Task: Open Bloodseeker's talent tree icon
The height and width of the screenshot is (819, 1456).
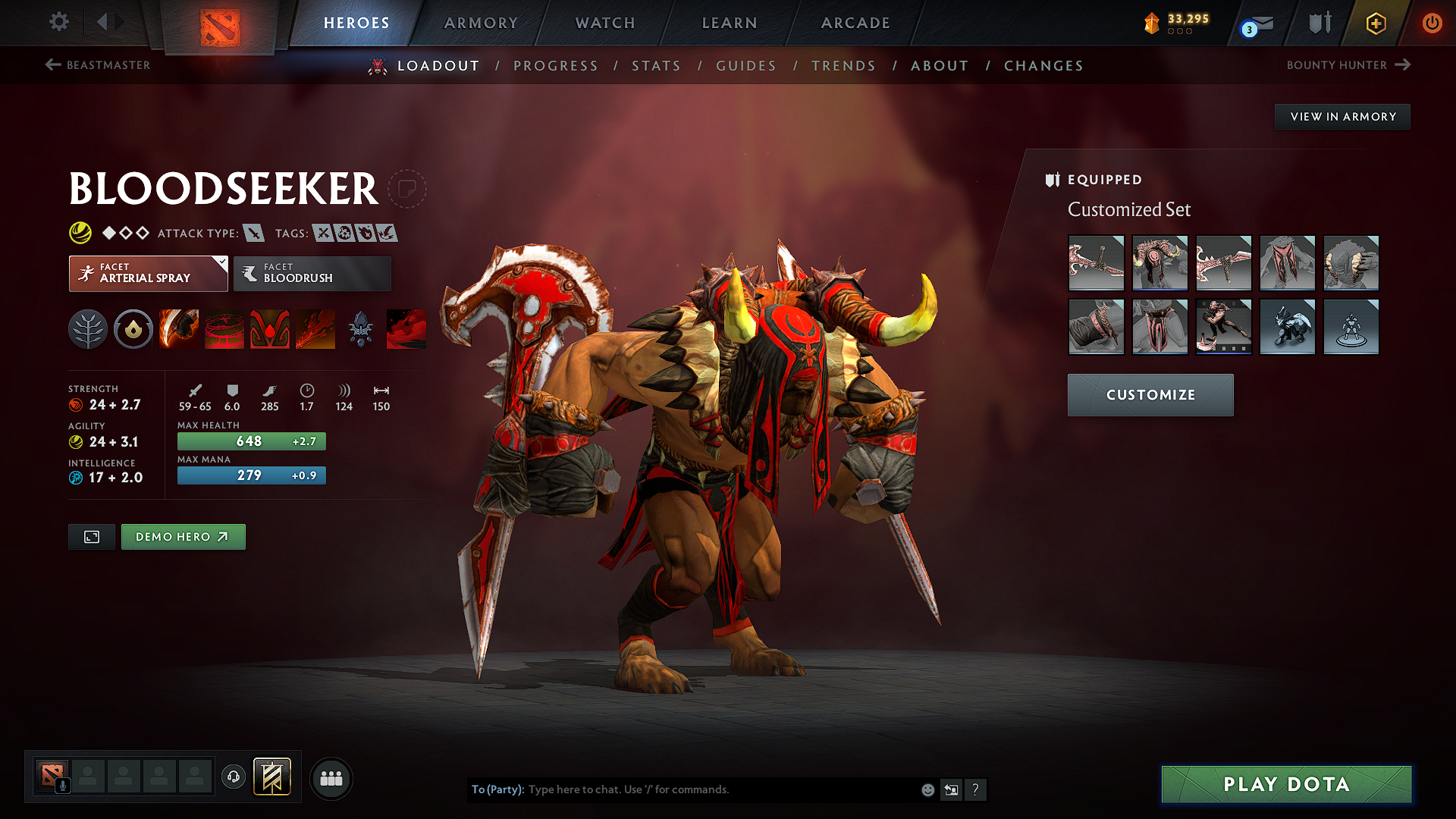Action: (88, 328)
